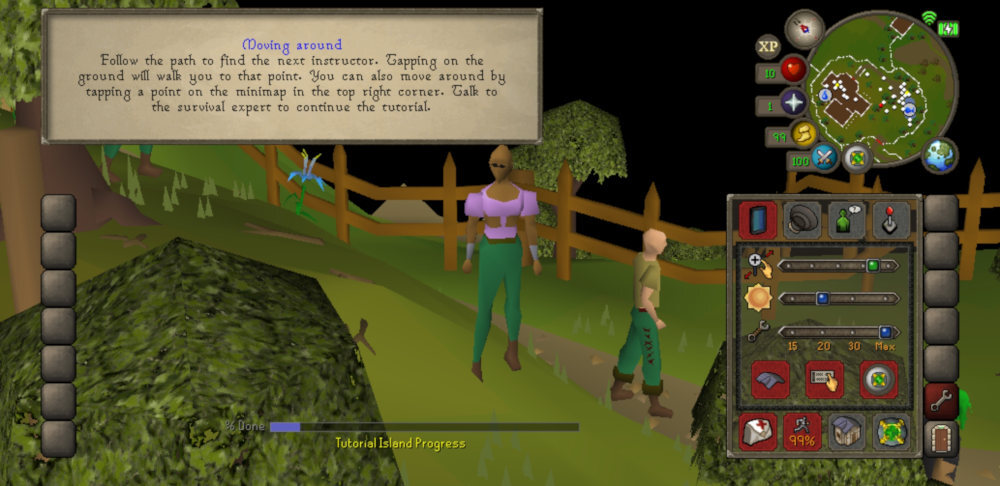This screenshot has height=486, width=1000.
Task: Toggle the XP counter button
Action: click(769, 46)
